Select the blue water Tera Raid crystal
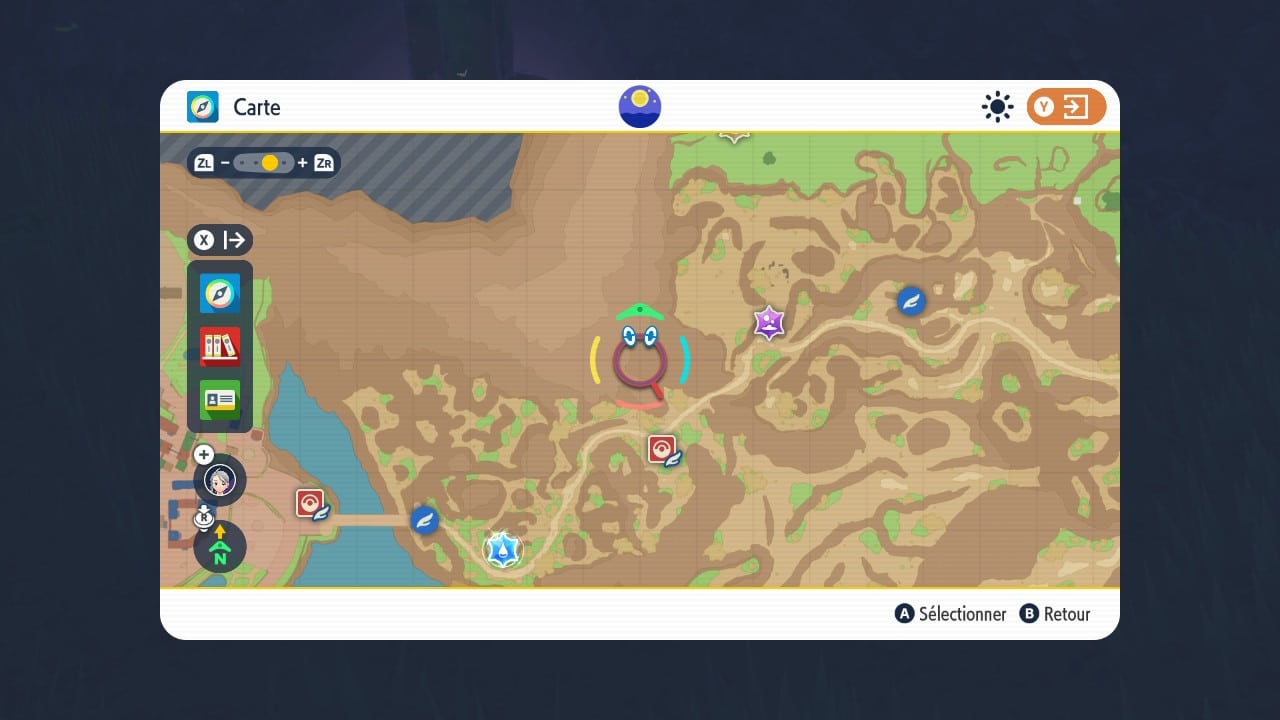The width and height of the screenshot is (1280, 720). [503, 549]
